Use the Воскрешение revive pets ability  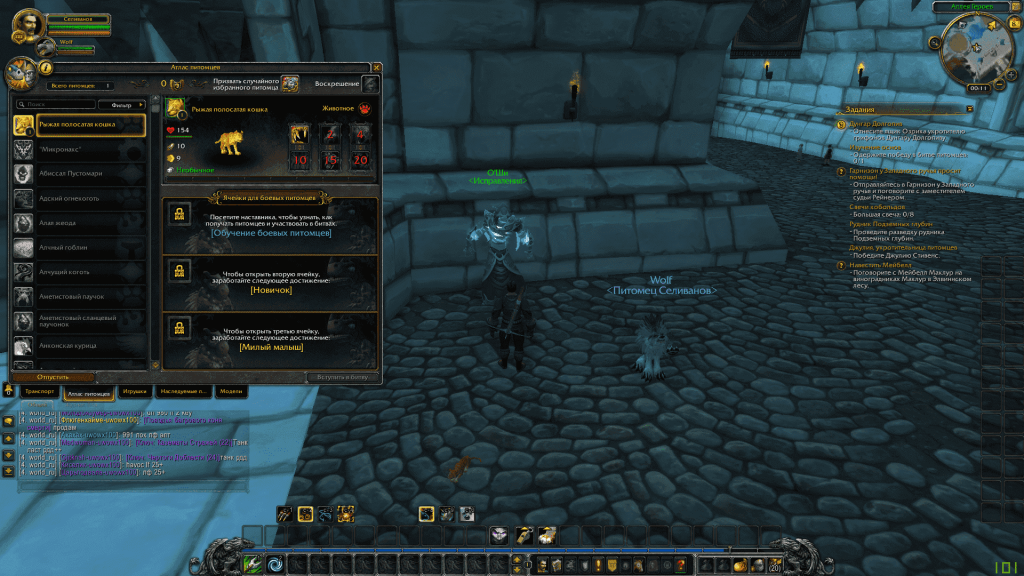point(370,84)
